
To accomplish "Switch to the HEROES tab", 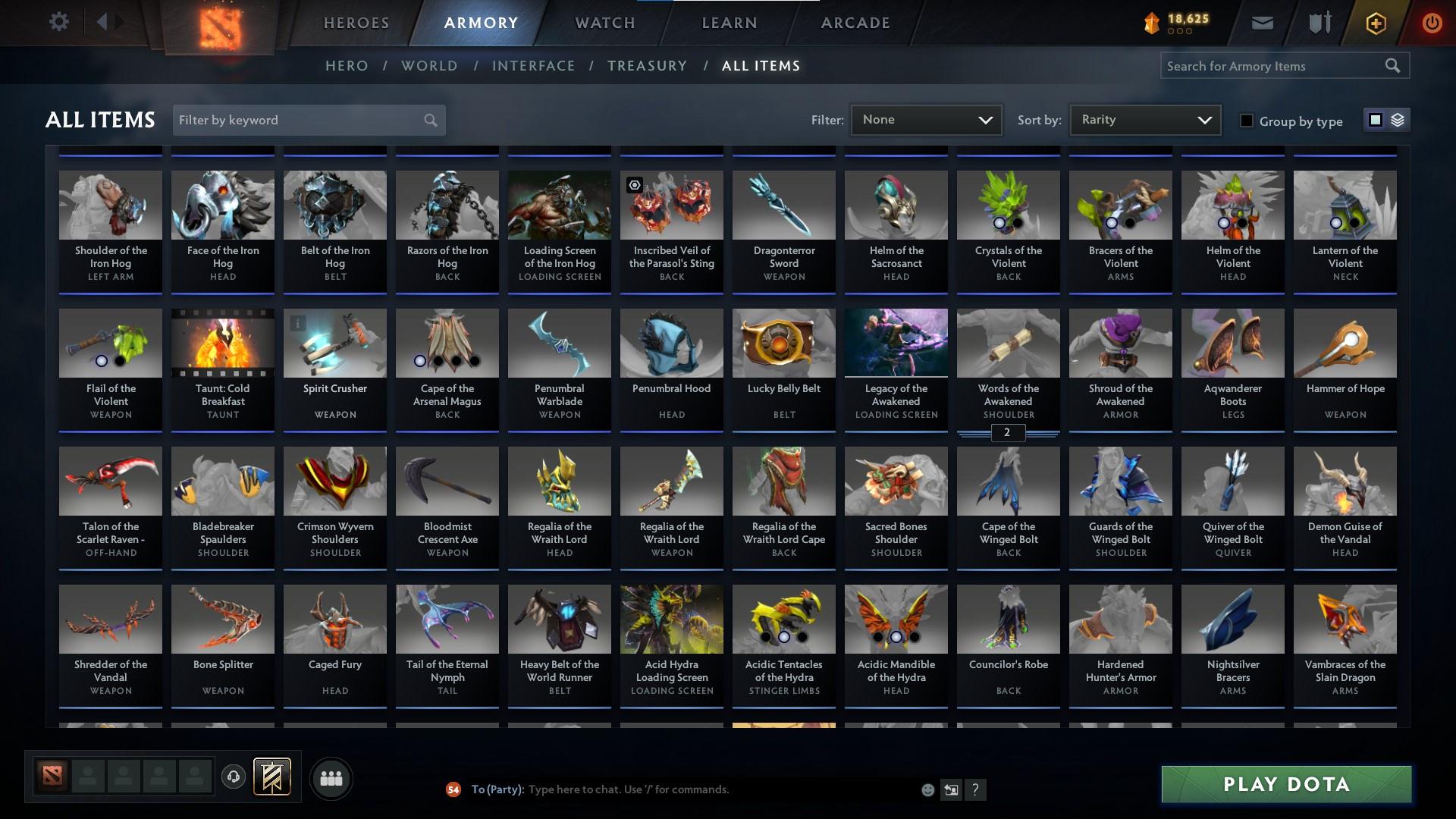I will coord(355,23).
